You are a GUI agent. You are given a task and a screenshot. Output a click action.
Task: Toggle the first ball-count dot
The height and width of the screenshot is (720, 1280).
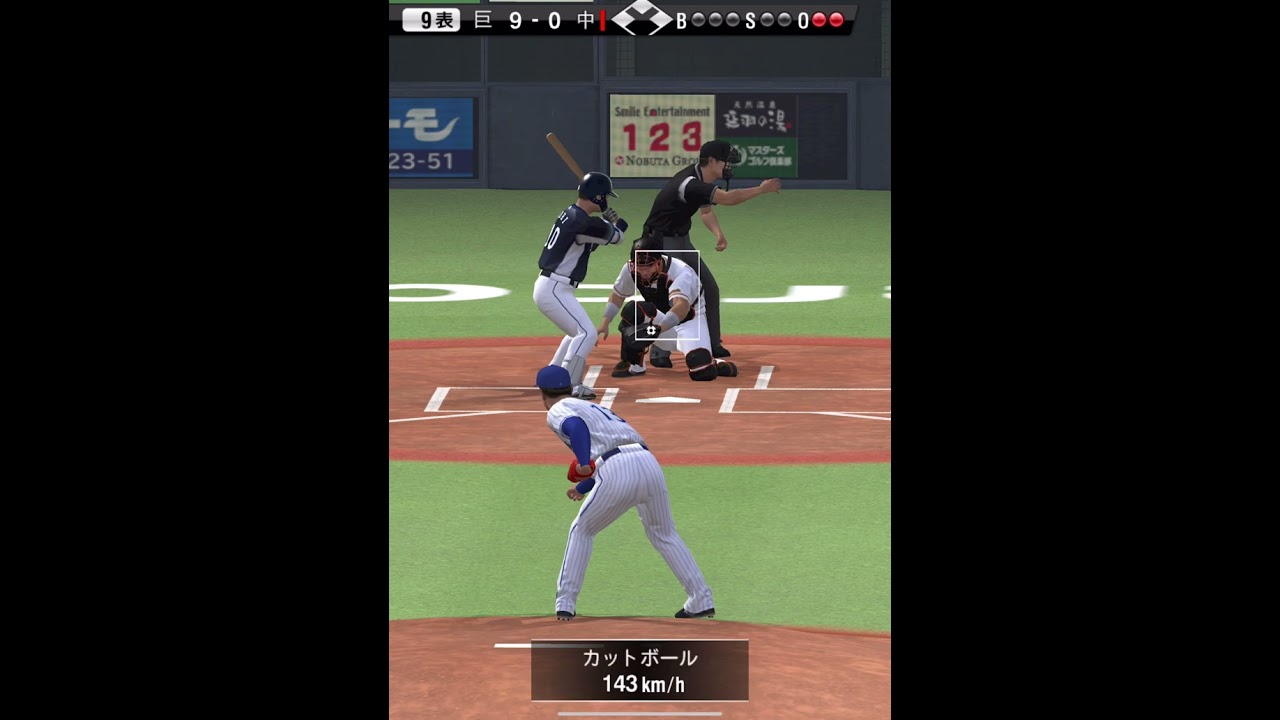pos(700,17)
